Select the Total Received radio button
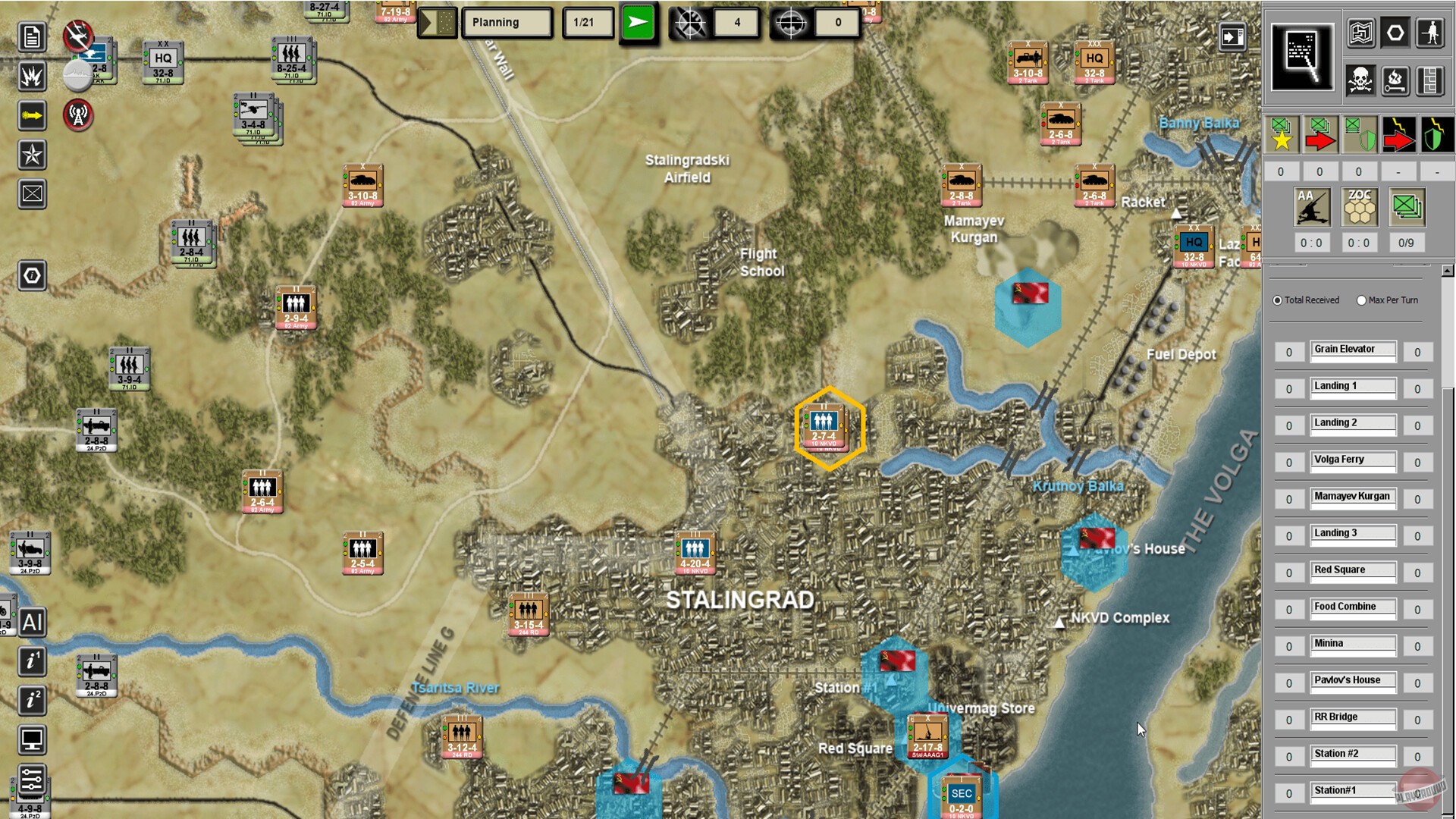1456x819 pixels. point(1276,300)
